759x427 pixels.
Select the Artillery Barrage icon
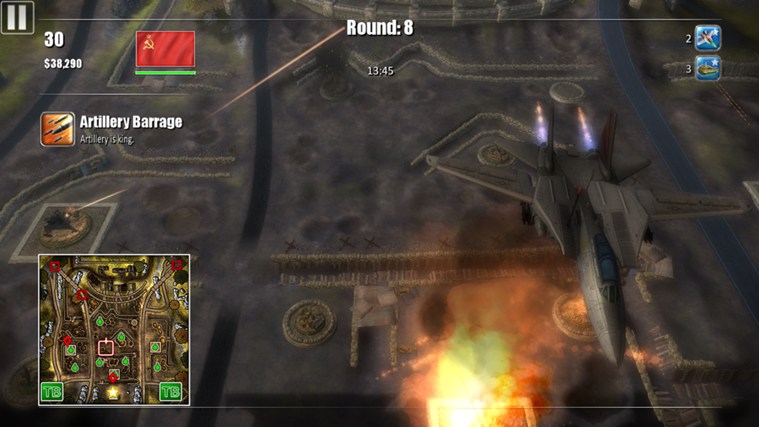click(x=57, y=129)
